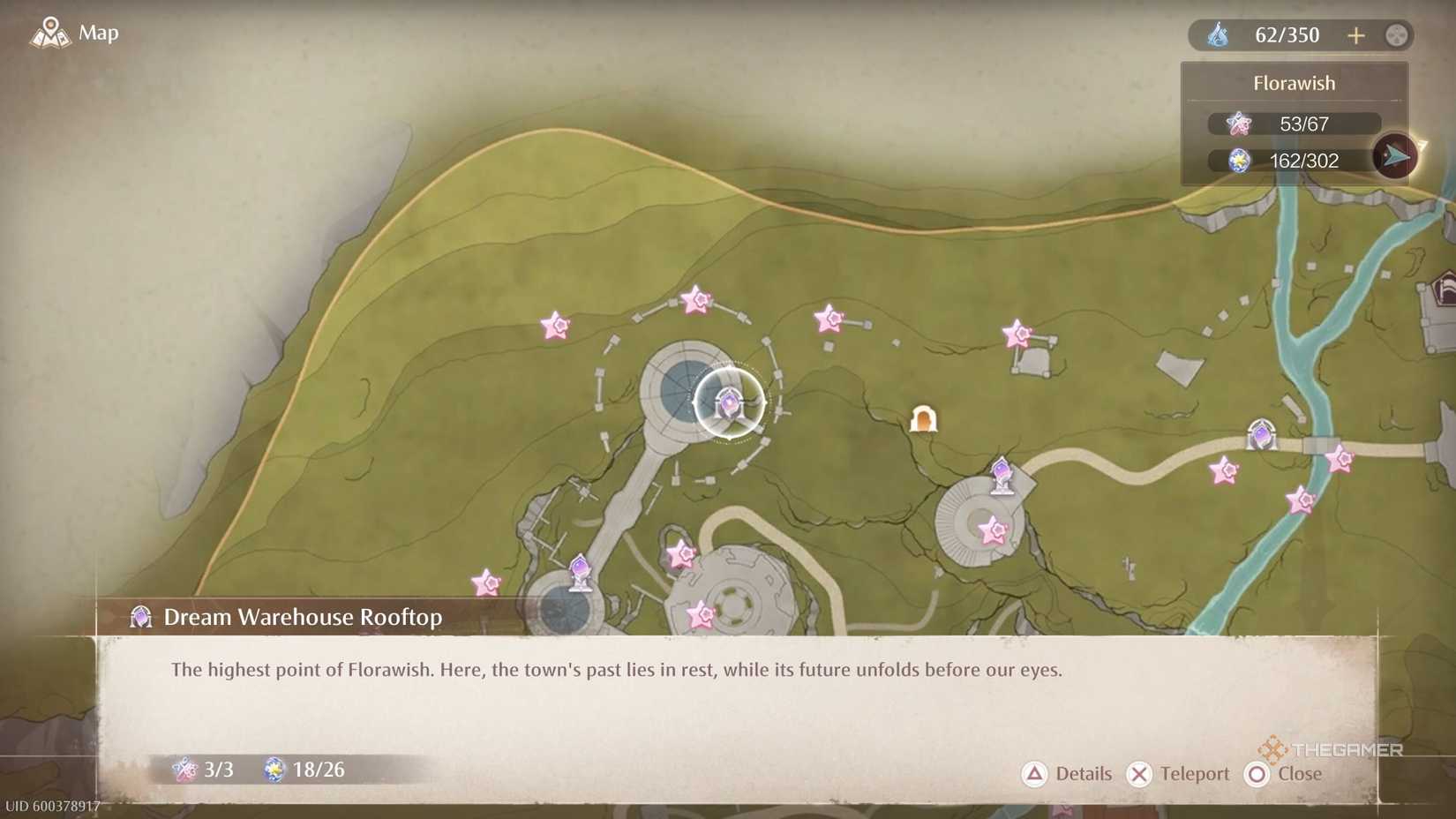The image size is (1456, 819).
Task: Click the Map icon in the top-left corner
Action: [50, 32]
